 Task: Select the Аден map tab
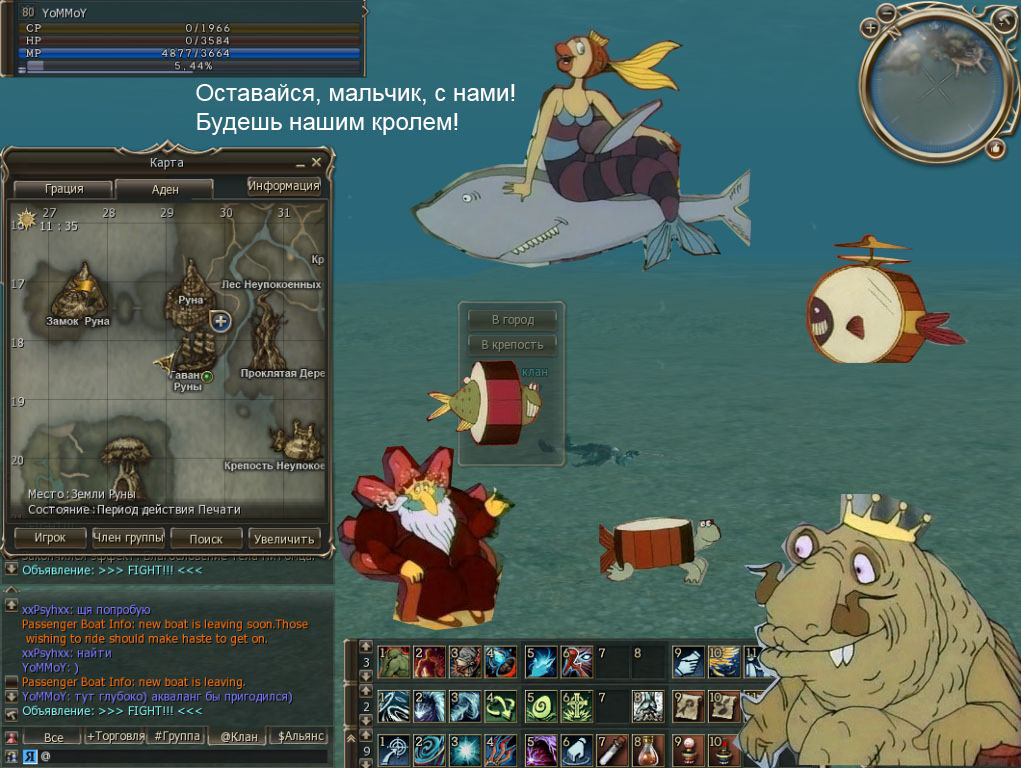click(164, 189)
